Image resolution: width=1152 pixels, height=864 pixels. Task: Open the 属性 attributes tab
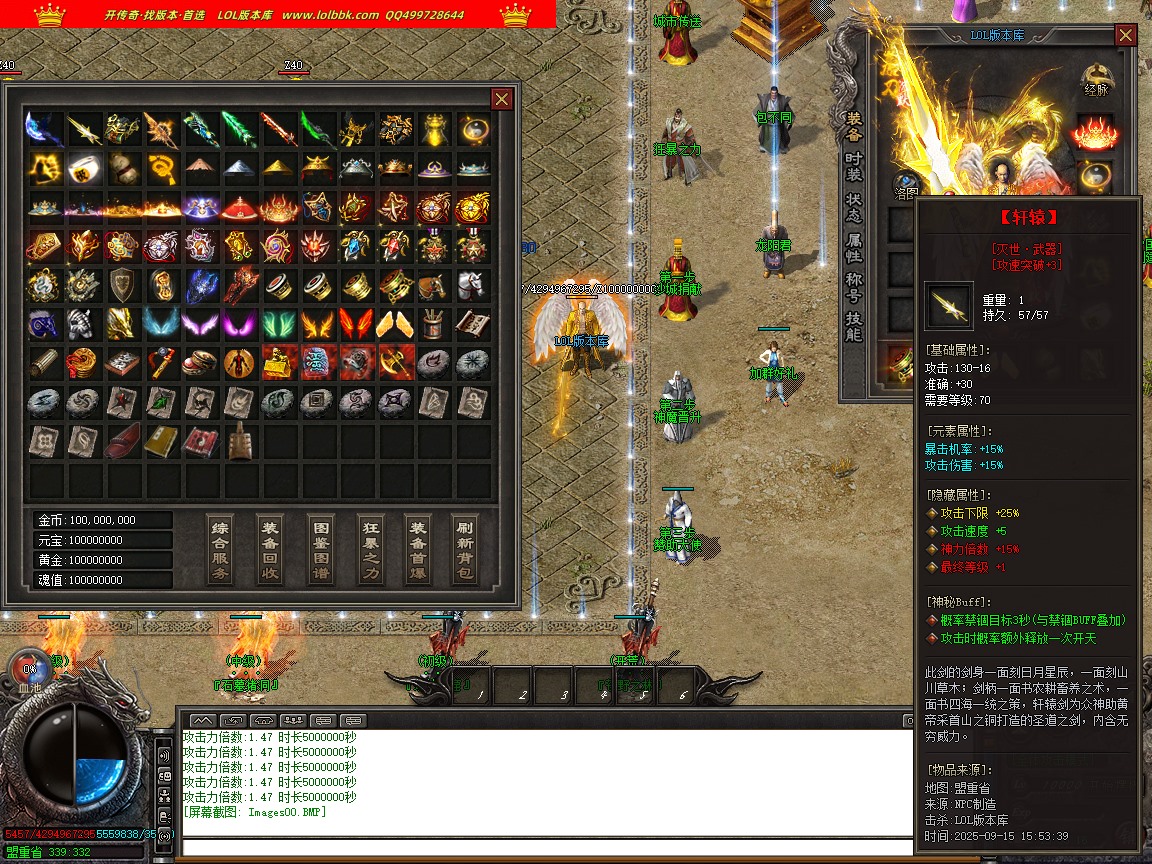(853, 248)
